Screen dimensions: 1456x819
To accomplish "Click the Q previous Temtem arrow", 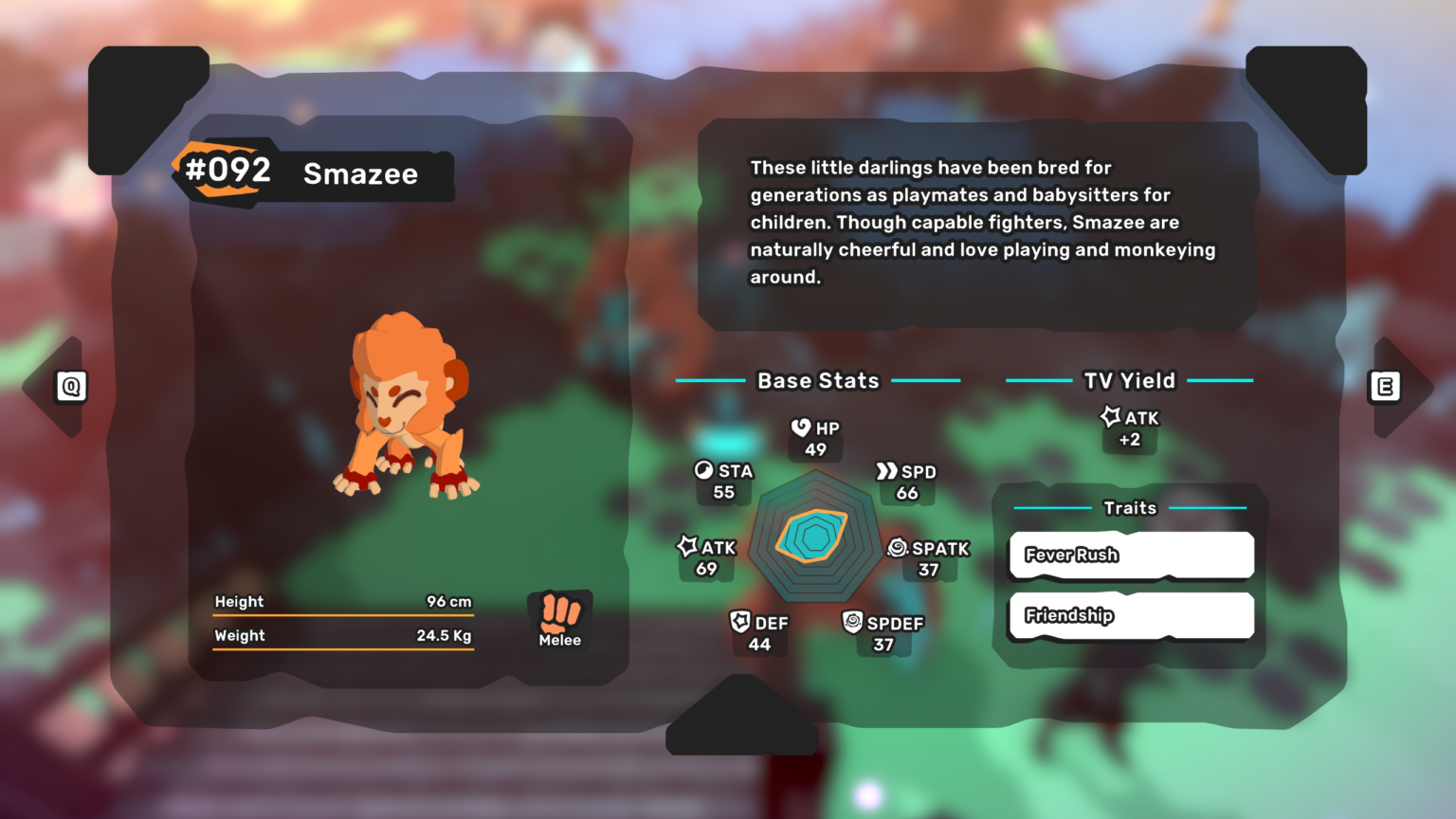I will tap(70, 386).
